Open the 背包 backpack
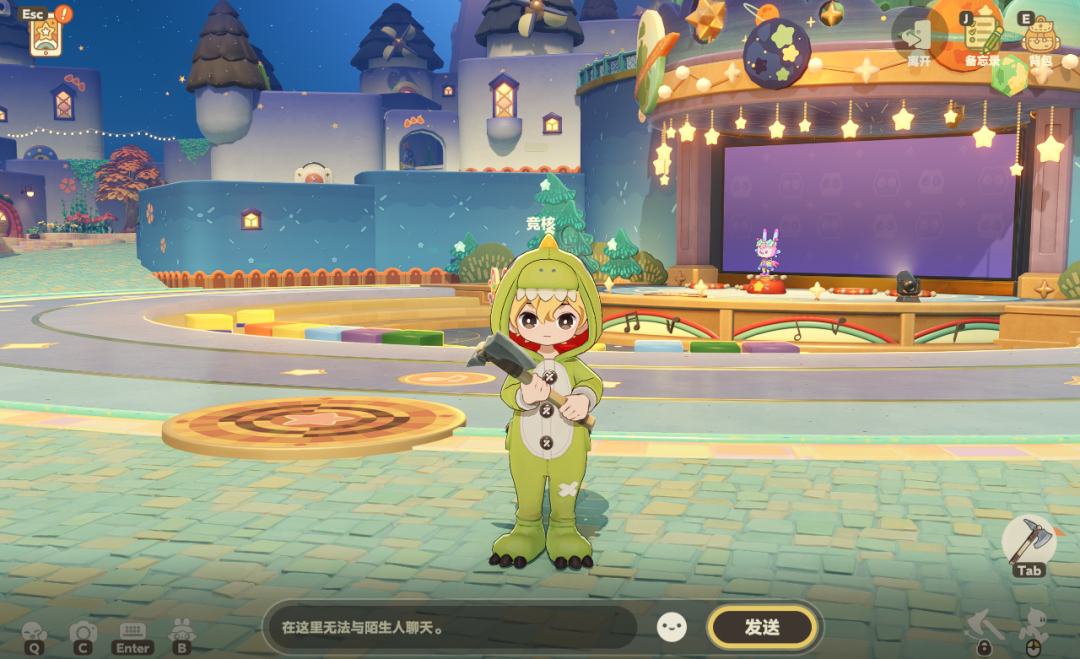 pos(1041,38)
